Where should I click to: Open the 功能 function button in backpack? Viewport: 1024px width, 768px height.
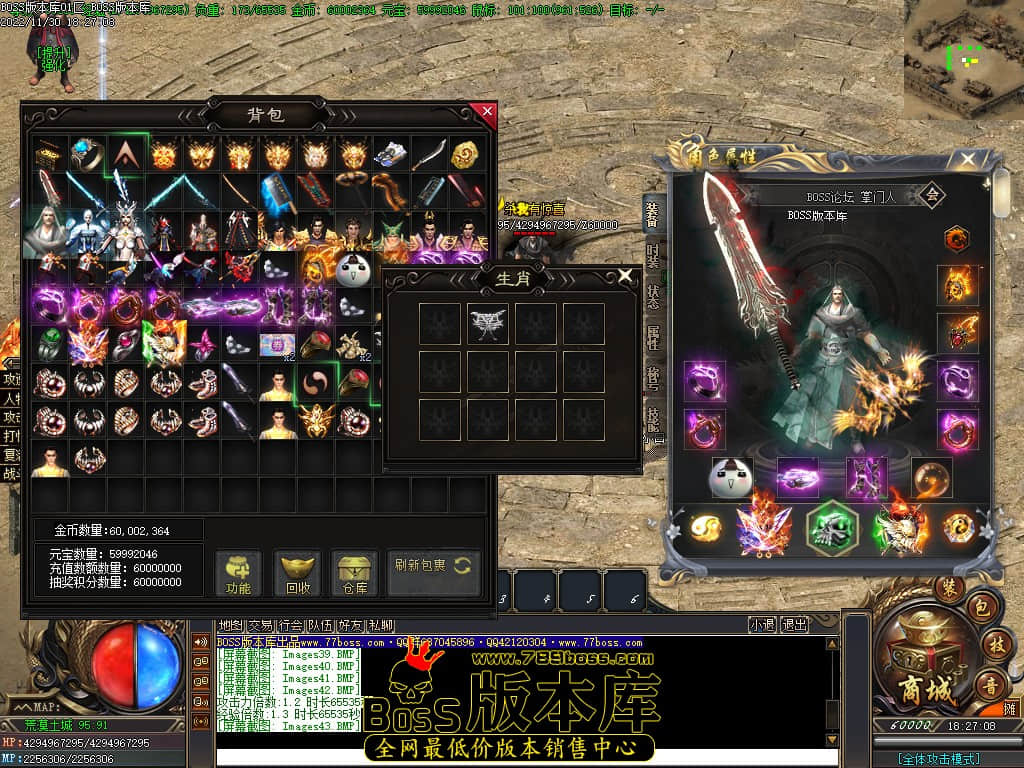pos(239,573)
